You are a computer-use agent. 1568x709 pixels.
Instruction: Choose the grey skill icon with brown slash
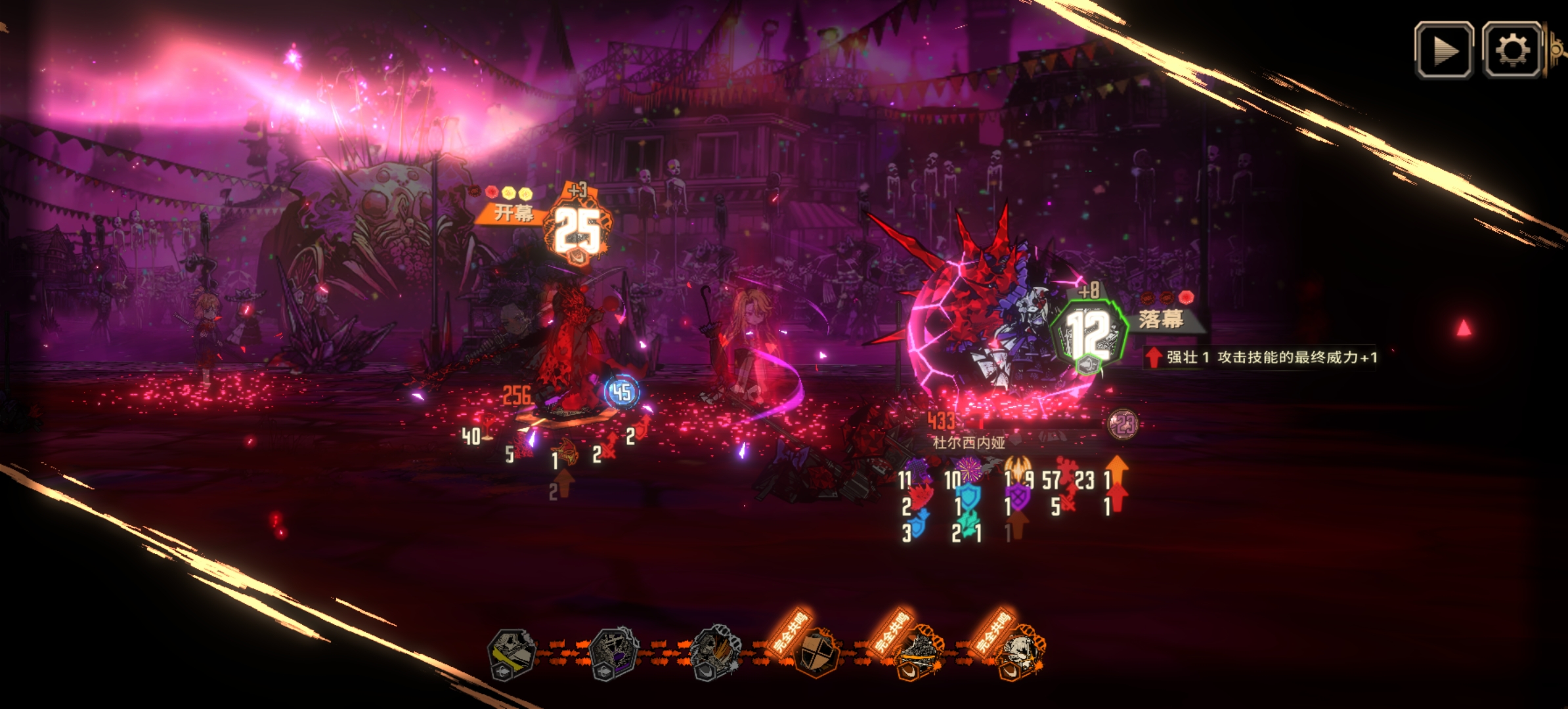[716, 652]
